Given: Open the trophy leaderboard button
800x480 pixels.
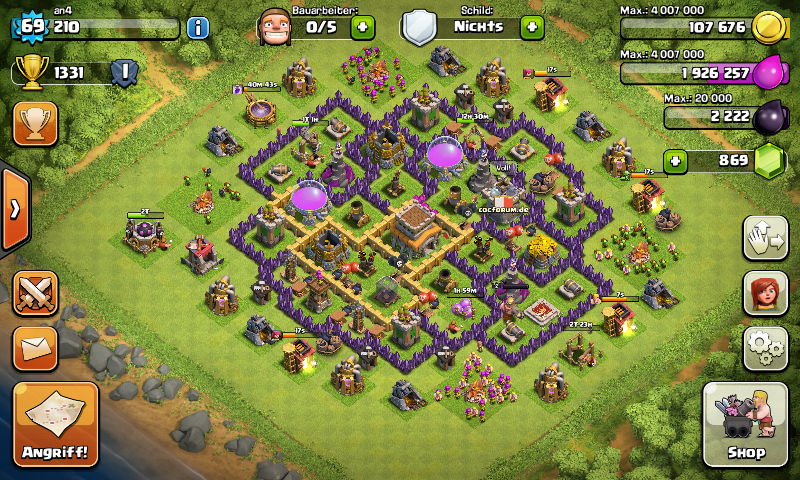Looking at the screenshot, I should click(35, 123).
